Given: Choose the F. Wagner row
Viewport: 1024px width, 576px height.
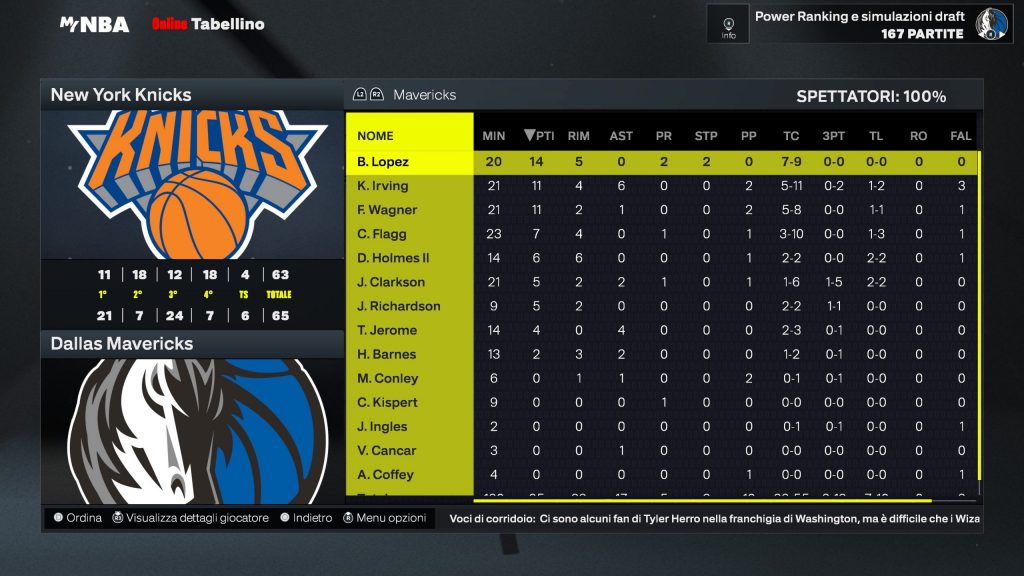Looking at the screenshot, I should tap(387, 210).
